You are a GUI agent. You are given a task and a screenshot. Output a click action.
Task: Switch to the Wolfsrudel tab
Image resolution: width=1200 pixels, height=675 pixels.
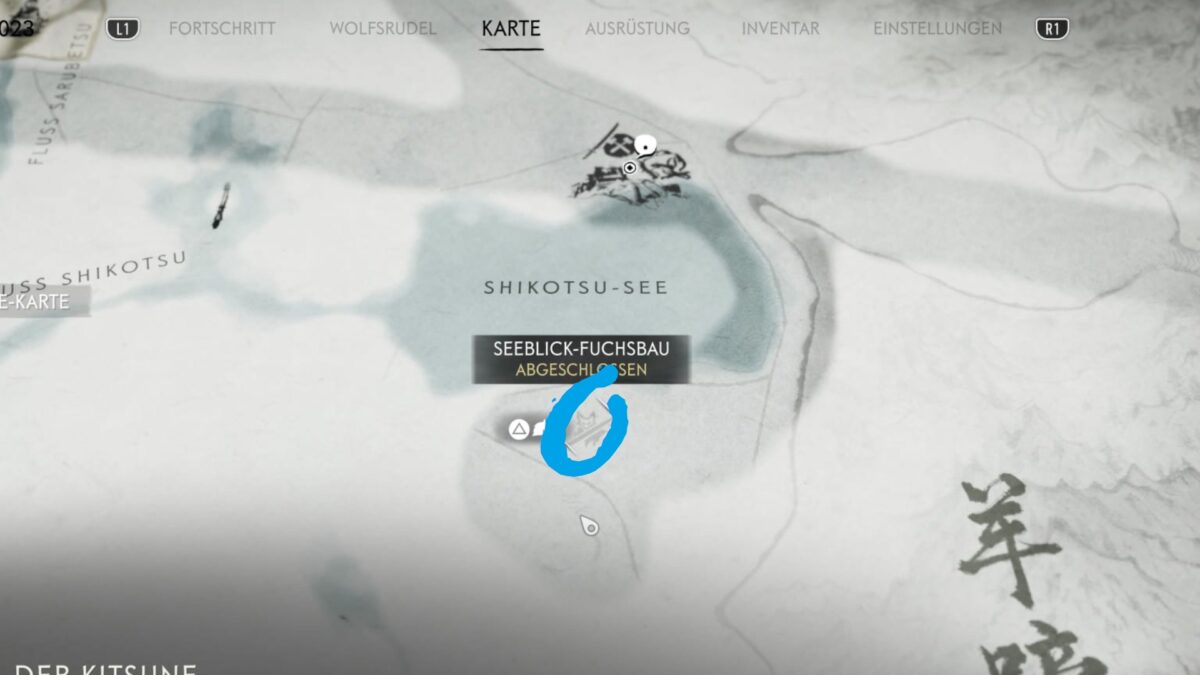(383, 29)
